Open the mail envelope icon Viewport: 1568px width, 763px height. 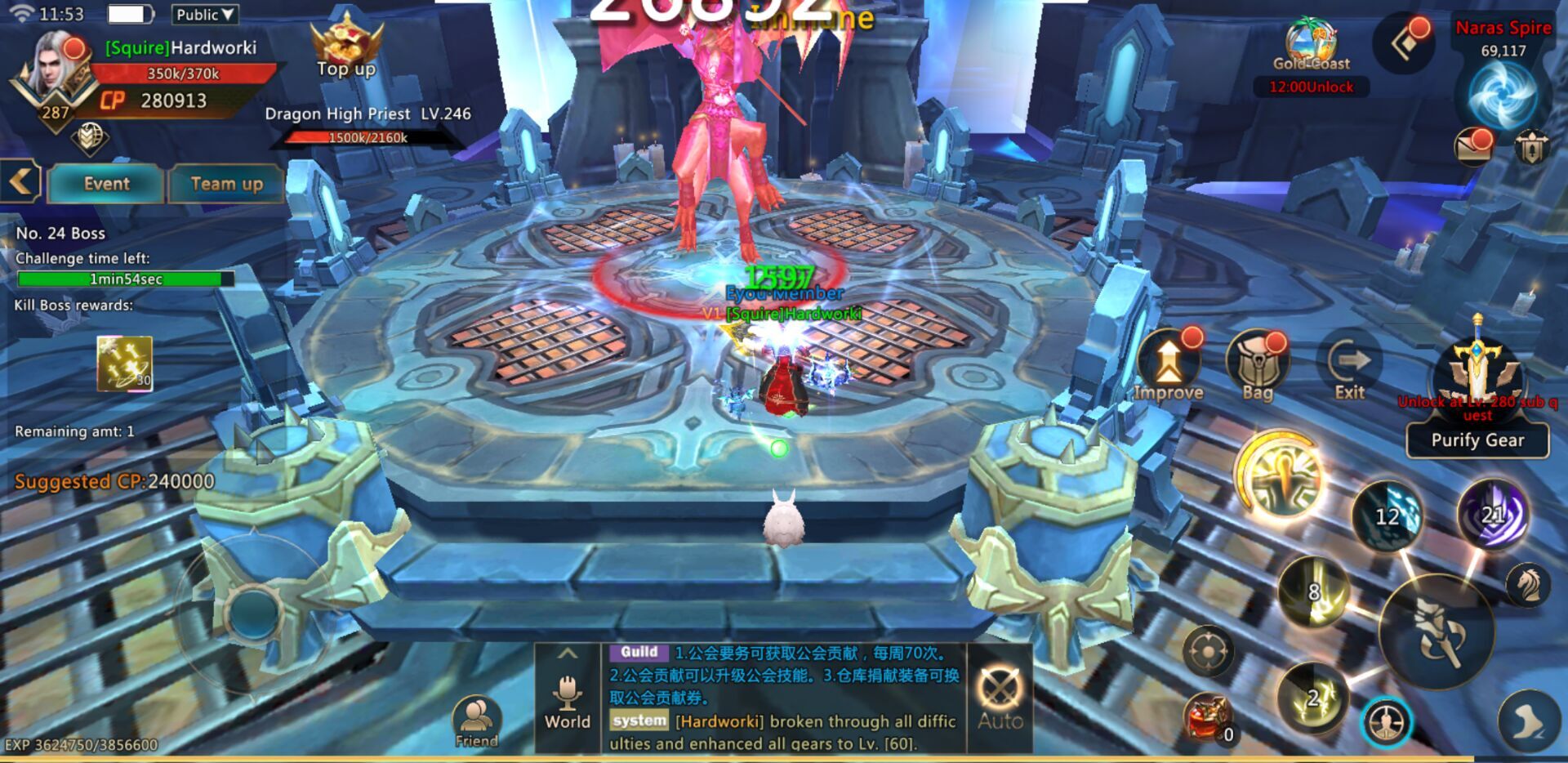[x=1473, y=146]
